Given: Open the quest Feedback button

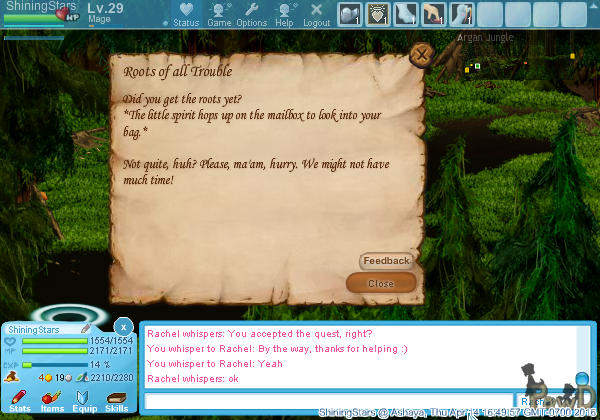Looking at the screenshot, I should point(386,261).
